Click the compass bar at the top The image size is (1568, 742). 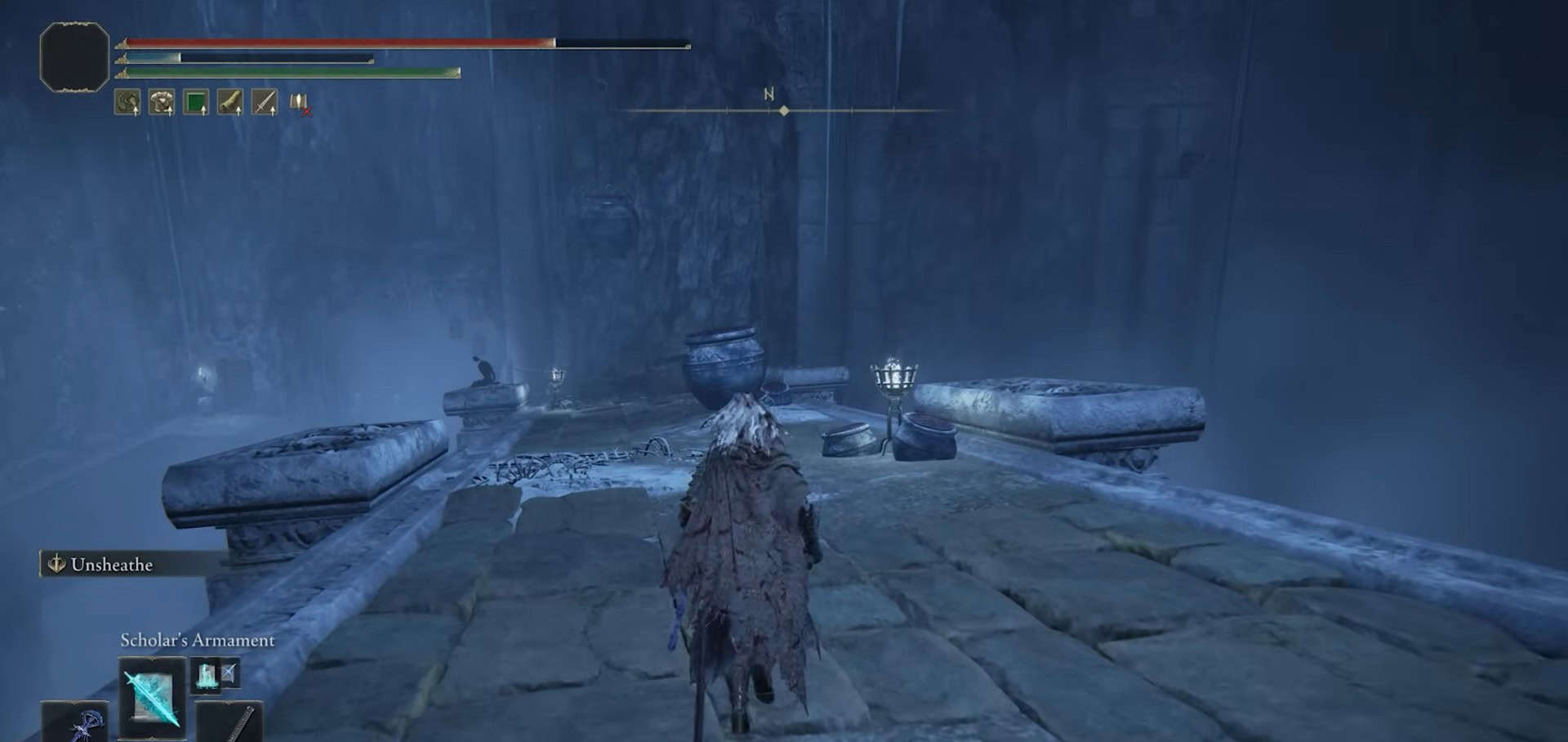[783, 110]
